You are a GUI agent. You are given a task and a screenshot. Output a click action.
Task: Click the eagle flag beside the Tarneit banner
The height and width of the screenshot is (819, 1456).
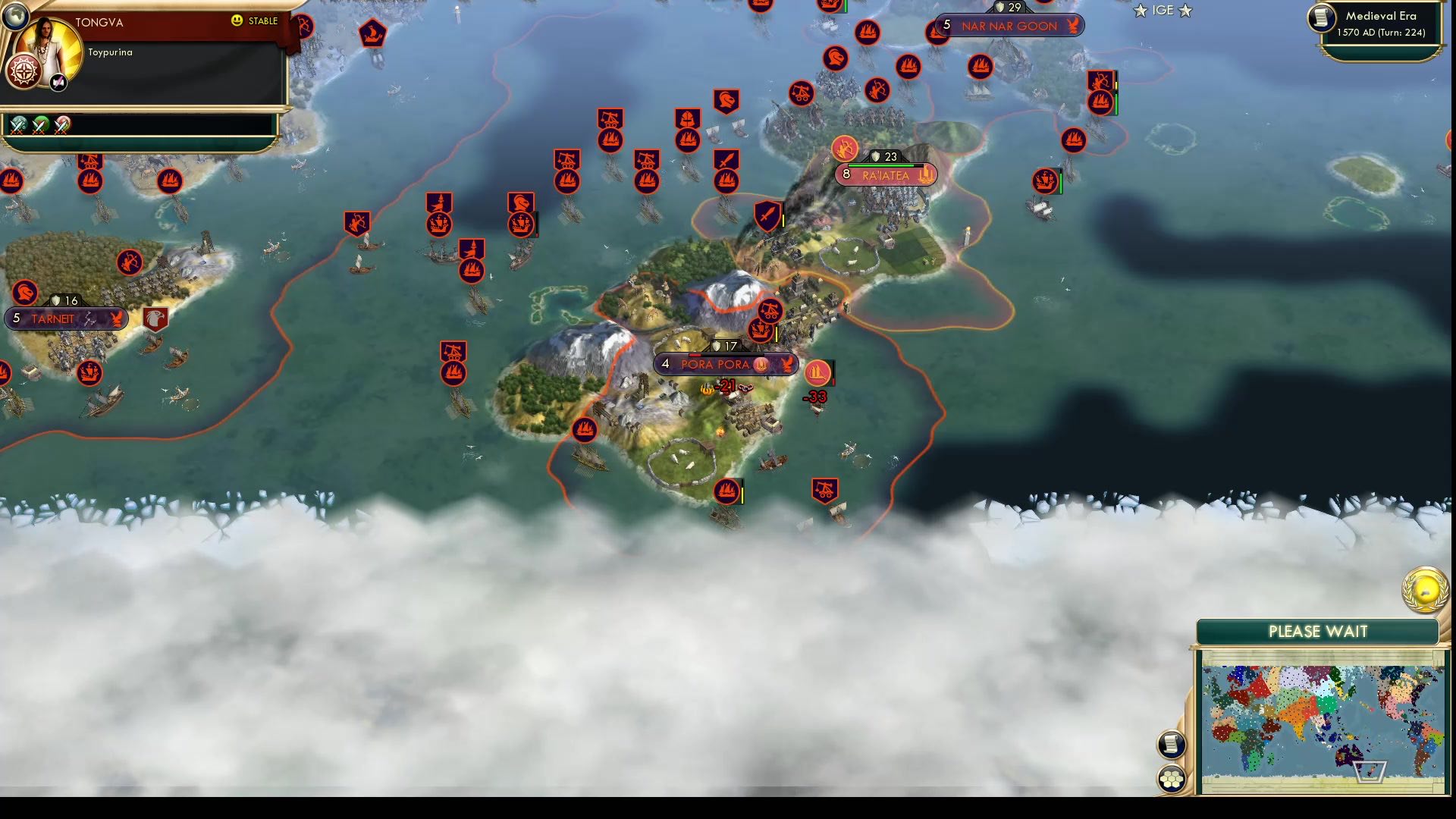tap(154, 318)
